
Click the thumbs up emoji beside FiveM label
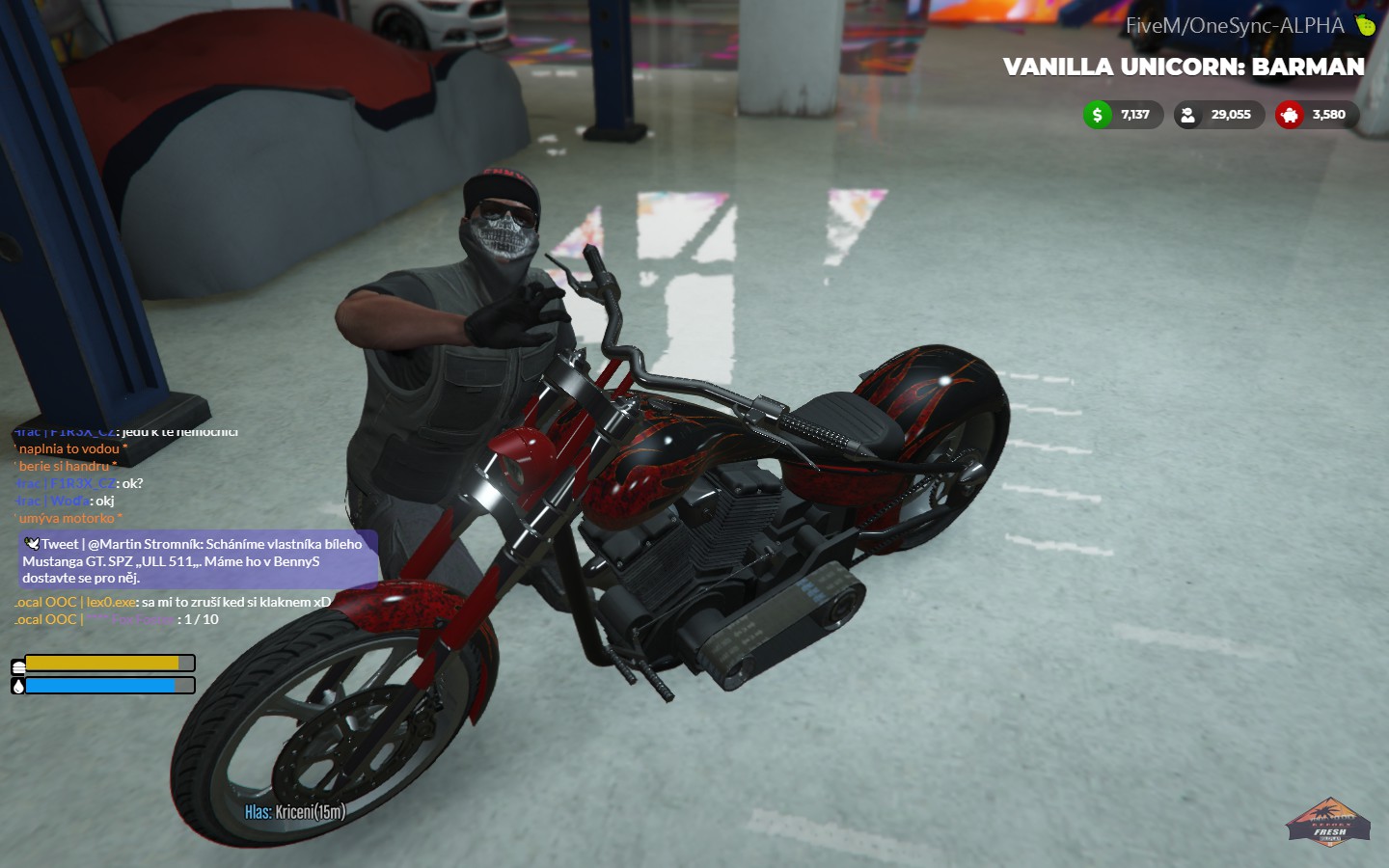click(1364, 25)
